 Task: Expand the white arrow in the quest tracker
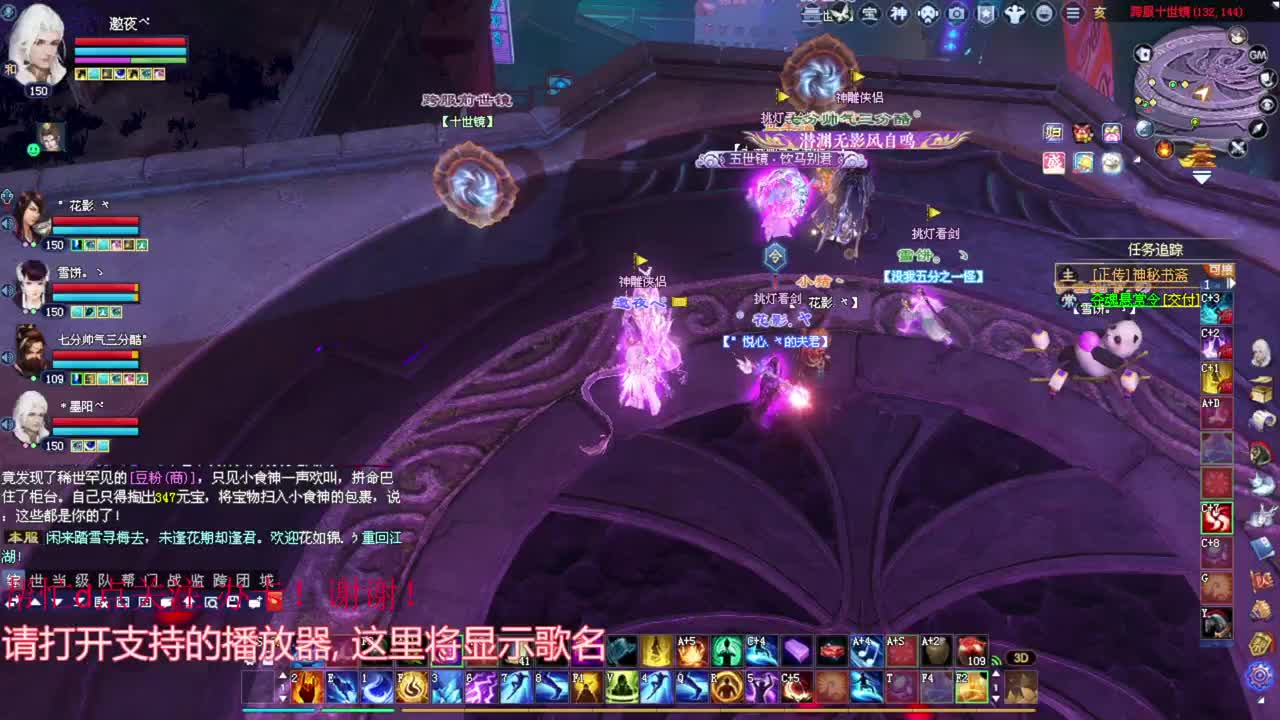click(x=1232, y=283)
